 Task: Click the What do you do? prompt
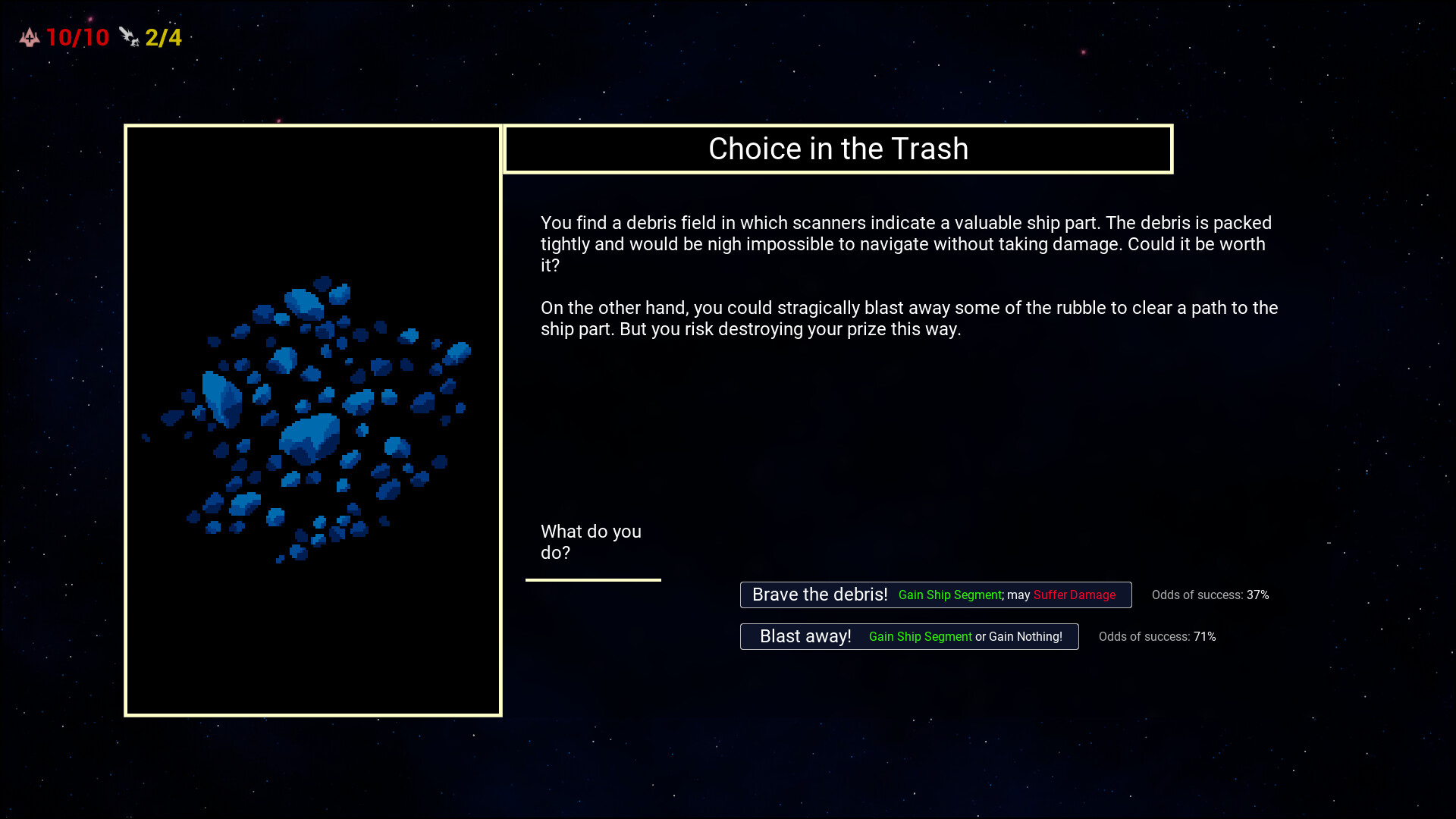(x=591, y=541)
